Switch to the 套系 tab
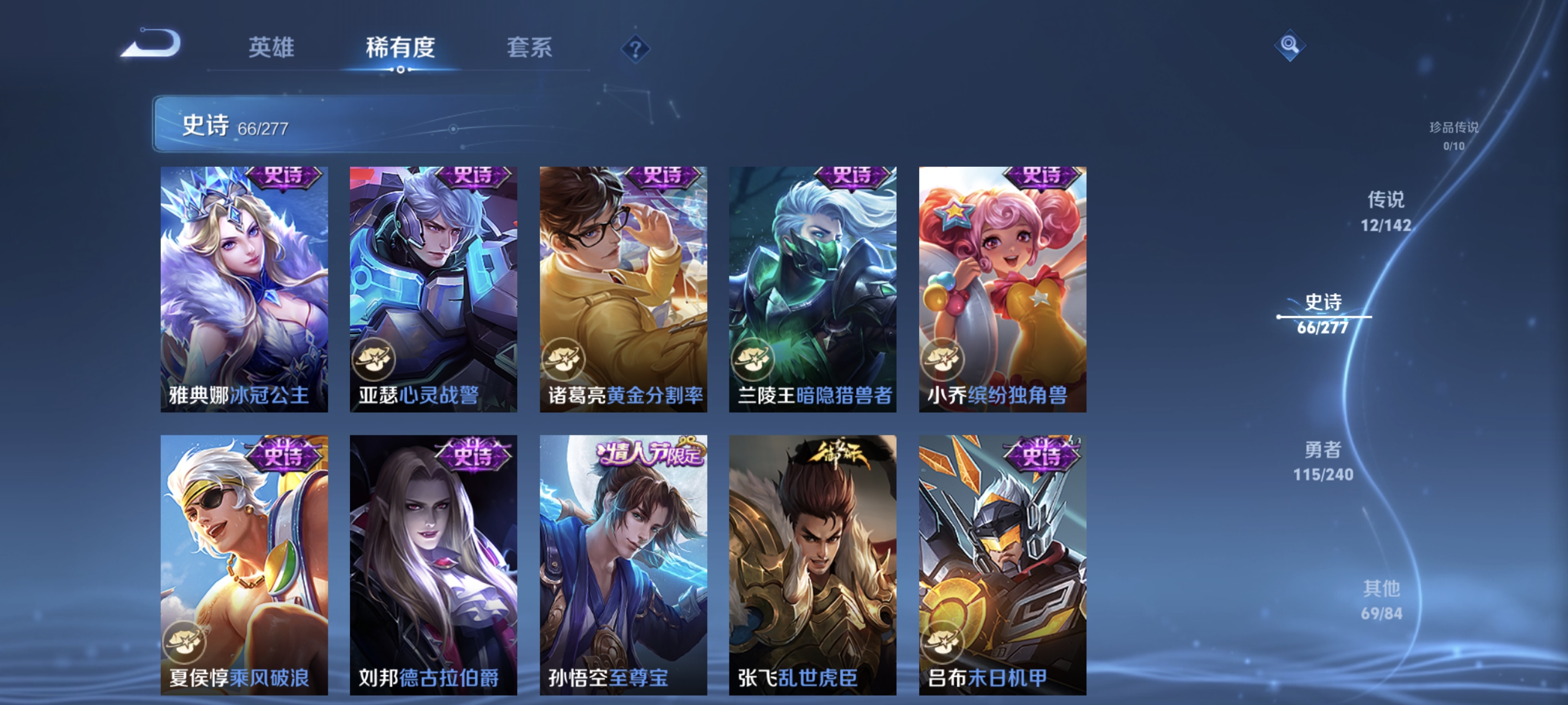This screenshot has height=705, width=1568. (530, 49)
